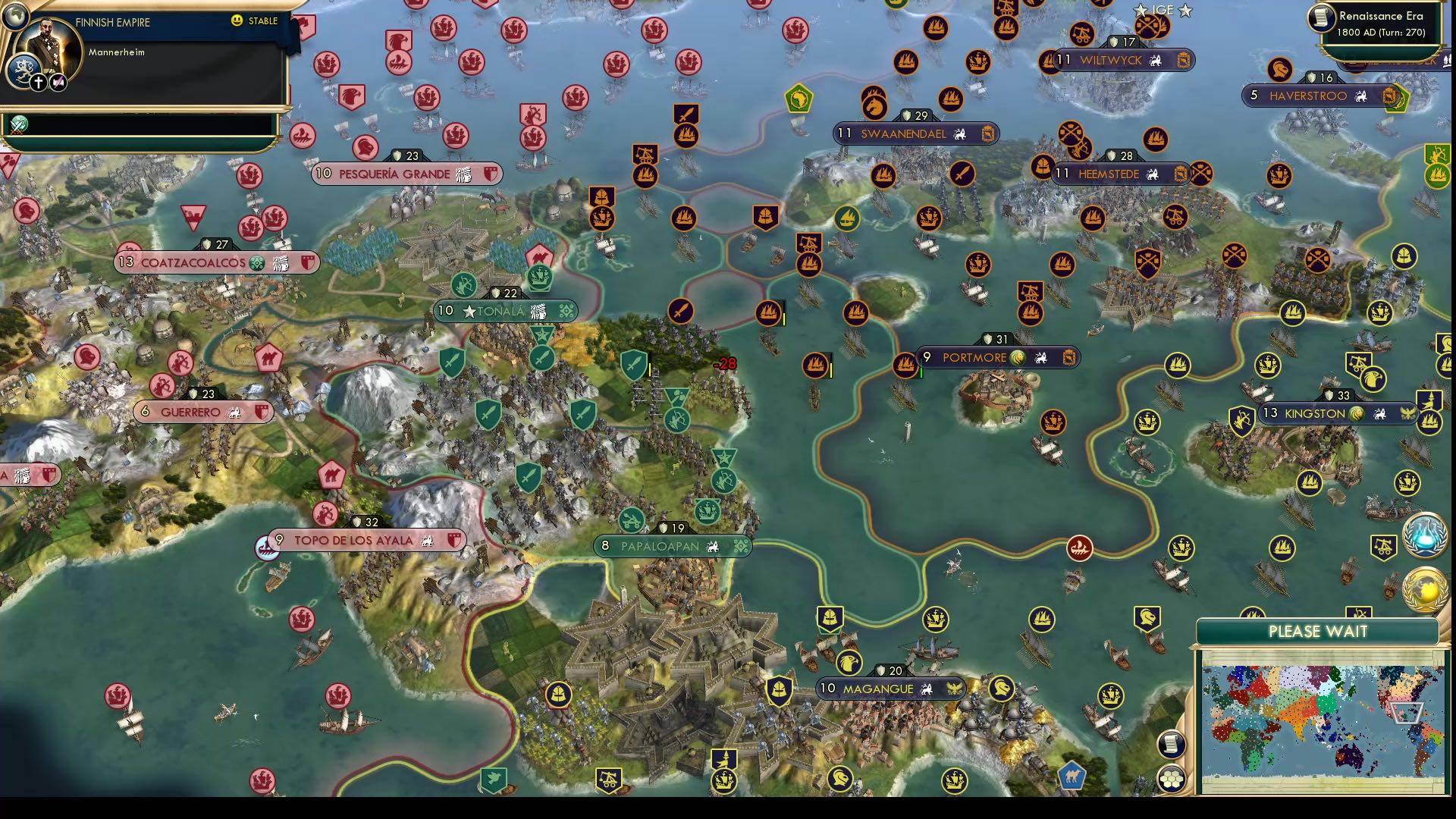Viewport: 1456px width, 819px height.
Task: Click the minimap viewport rectangle
Action: tap(1407, 714)
